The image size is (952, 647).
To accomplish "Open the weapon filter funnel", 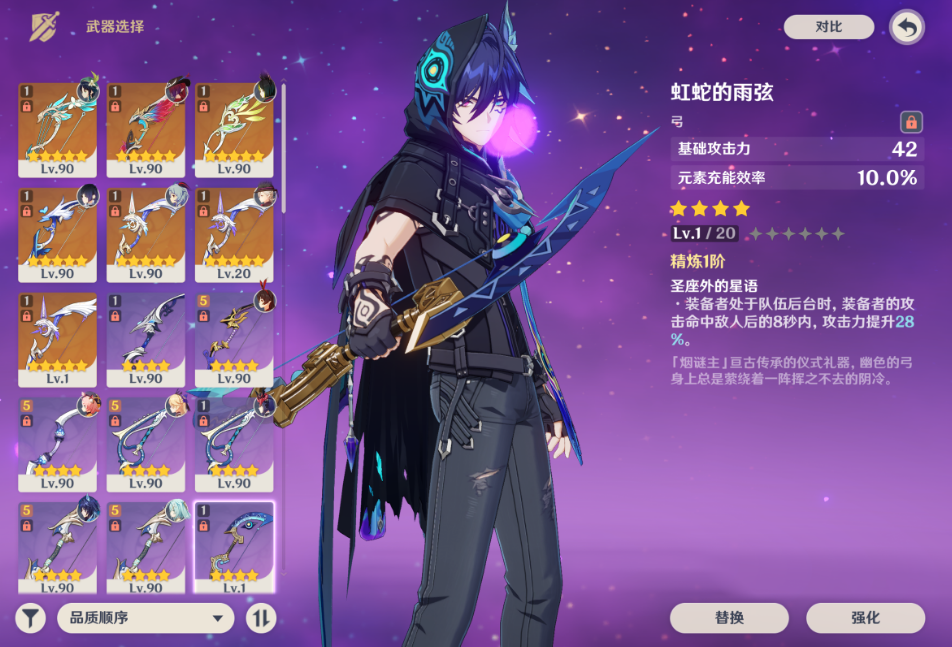I will pos(31,618).
